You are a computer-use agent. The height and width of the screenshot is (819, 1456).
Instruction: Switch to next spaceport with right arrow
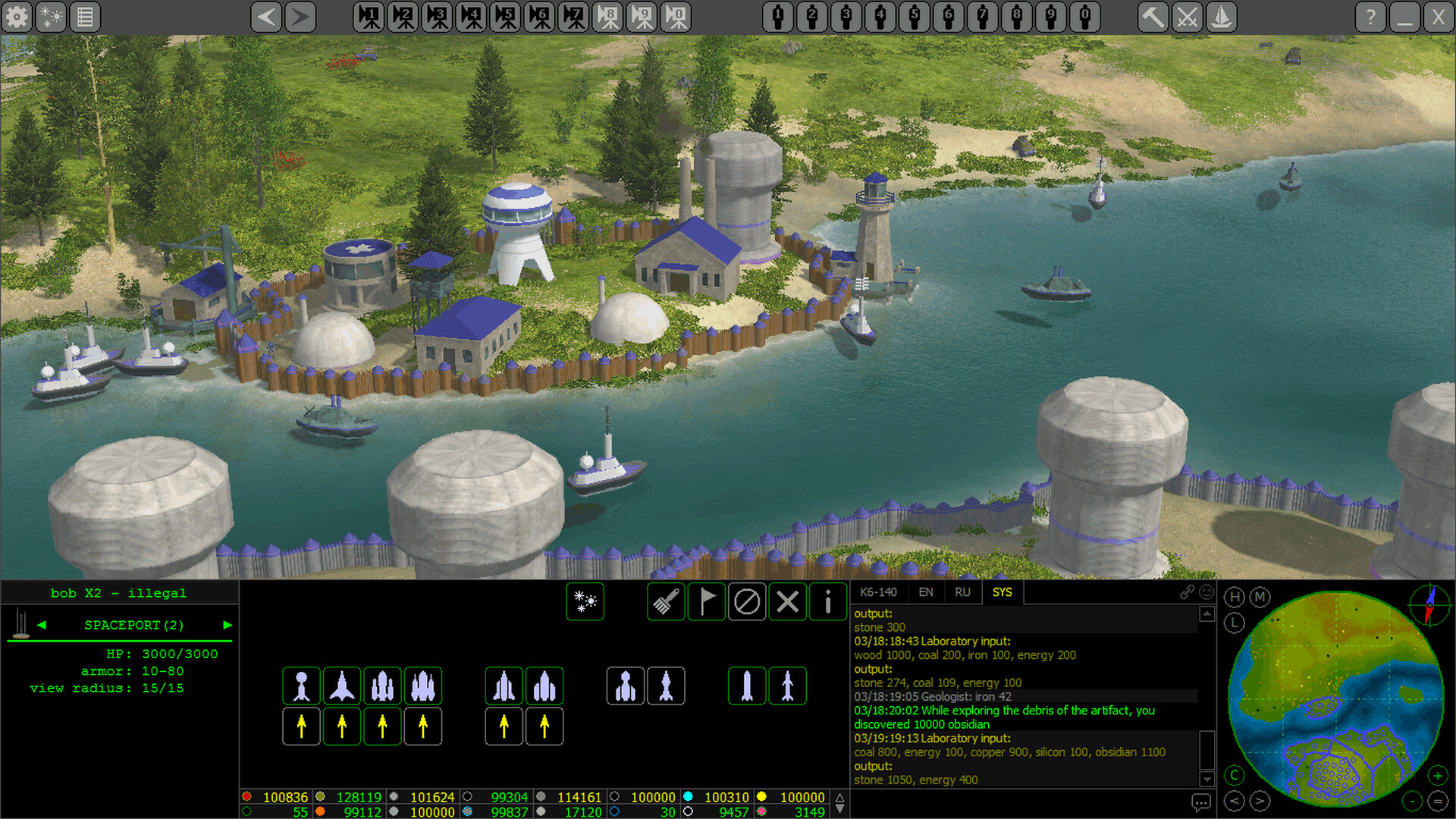coord(227,625)
